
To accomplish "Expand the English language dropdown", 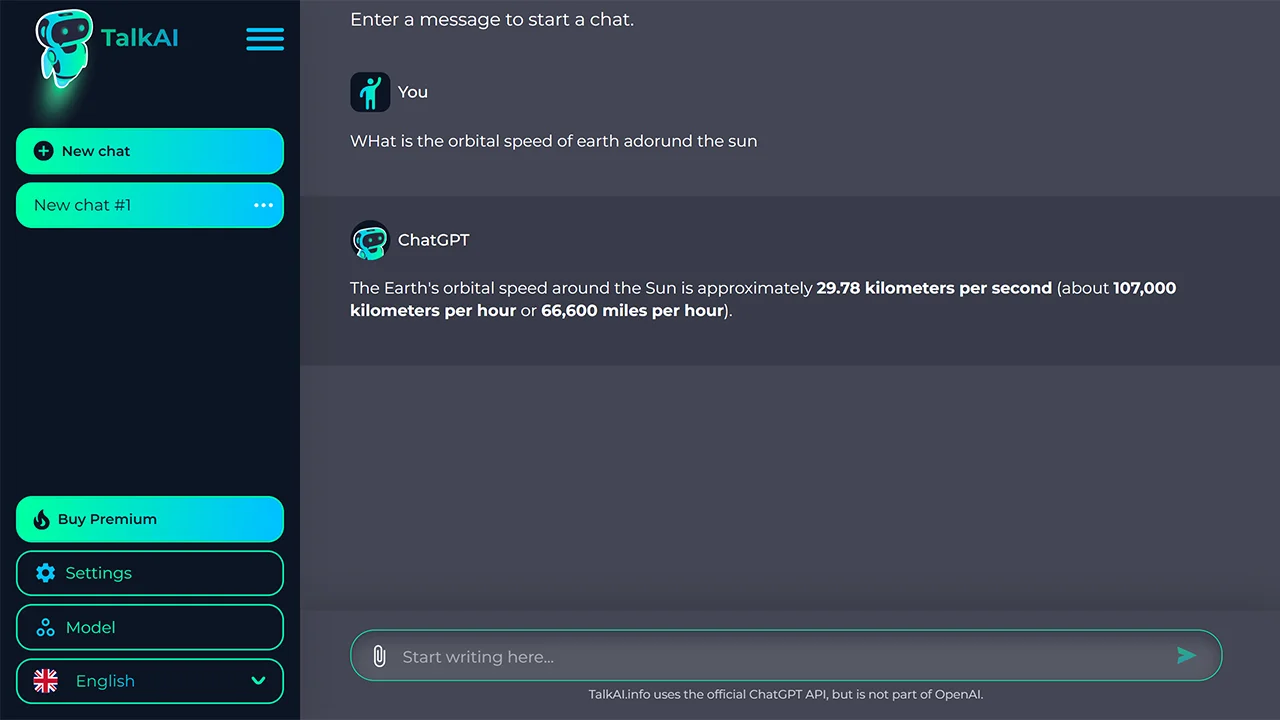I will click(150, 681).
